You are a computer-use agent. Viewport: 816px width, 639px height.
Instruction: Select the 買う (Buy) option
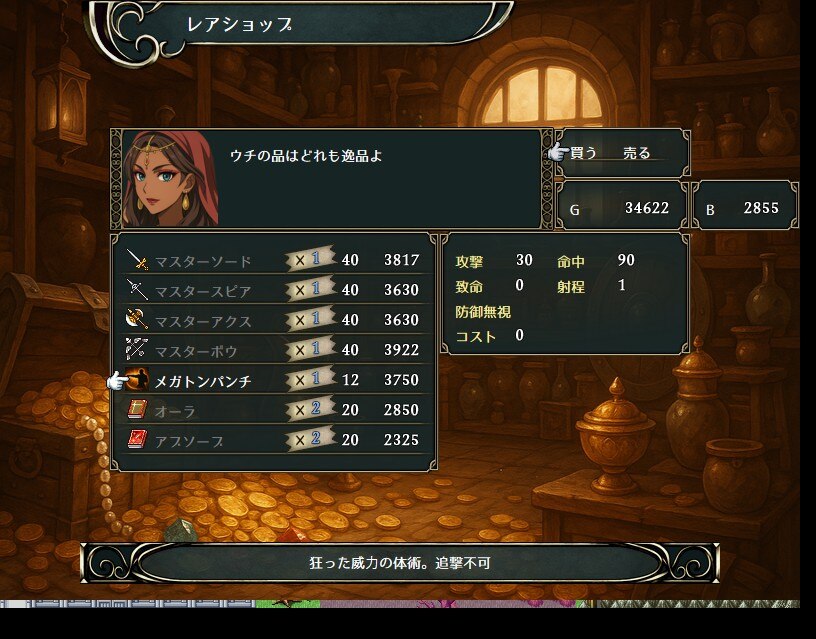[x=583, y=153]
